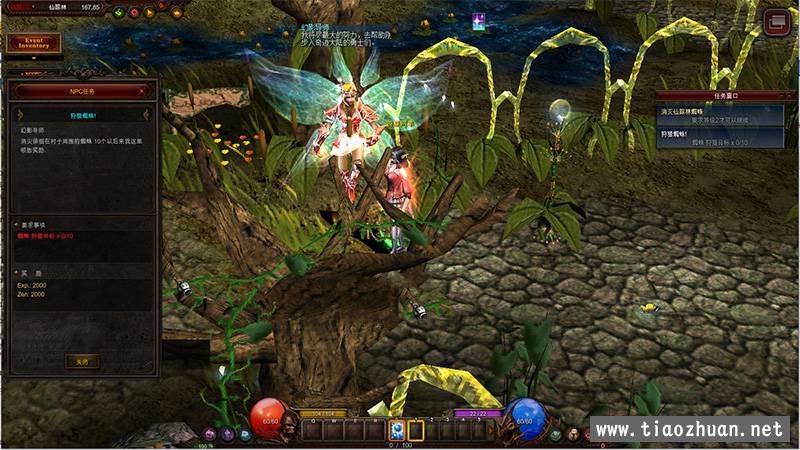Show the next NPC quest with the right arrow
The height and width of the screenshot is (450, 800).
[x=145, y=115]
